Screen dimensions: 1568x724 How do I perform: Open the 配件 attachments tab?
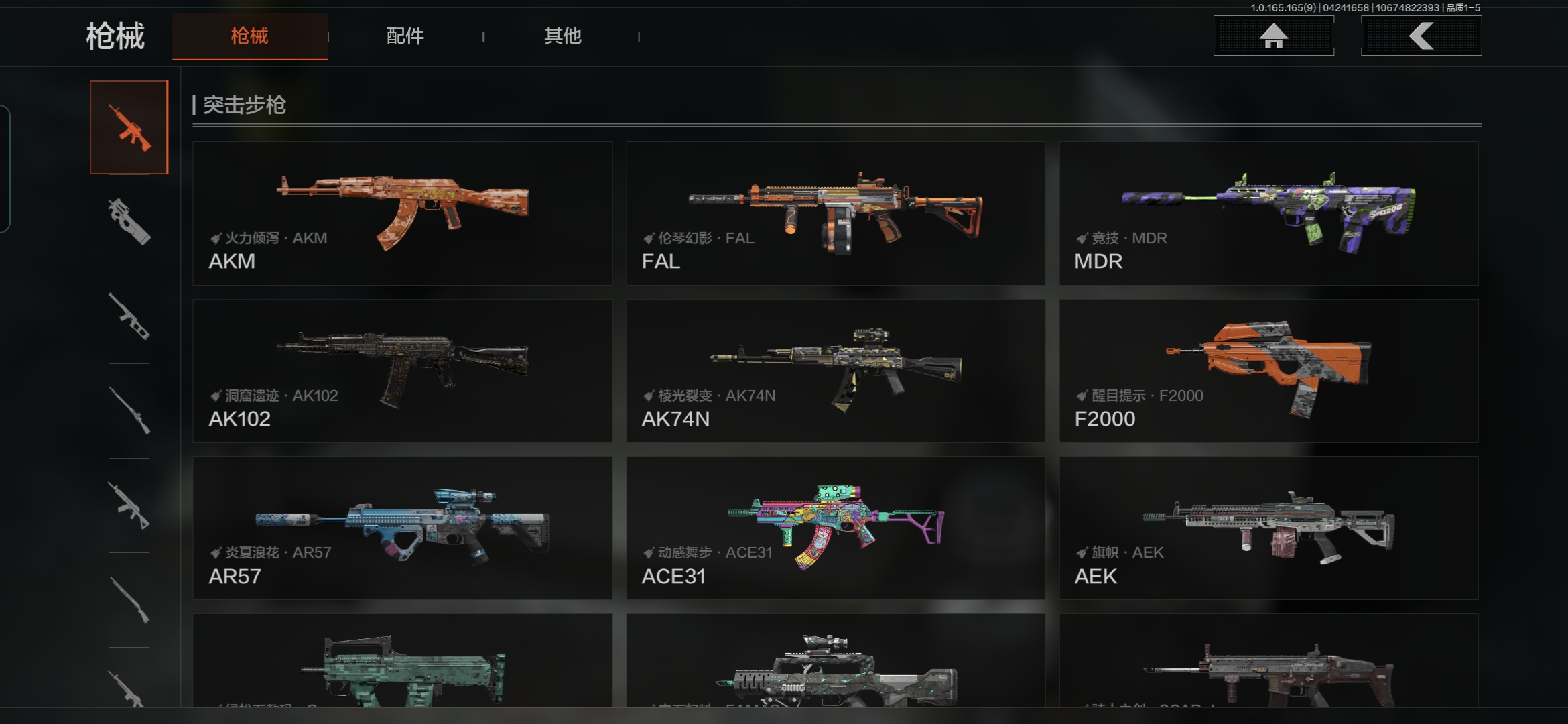point(405,36)
